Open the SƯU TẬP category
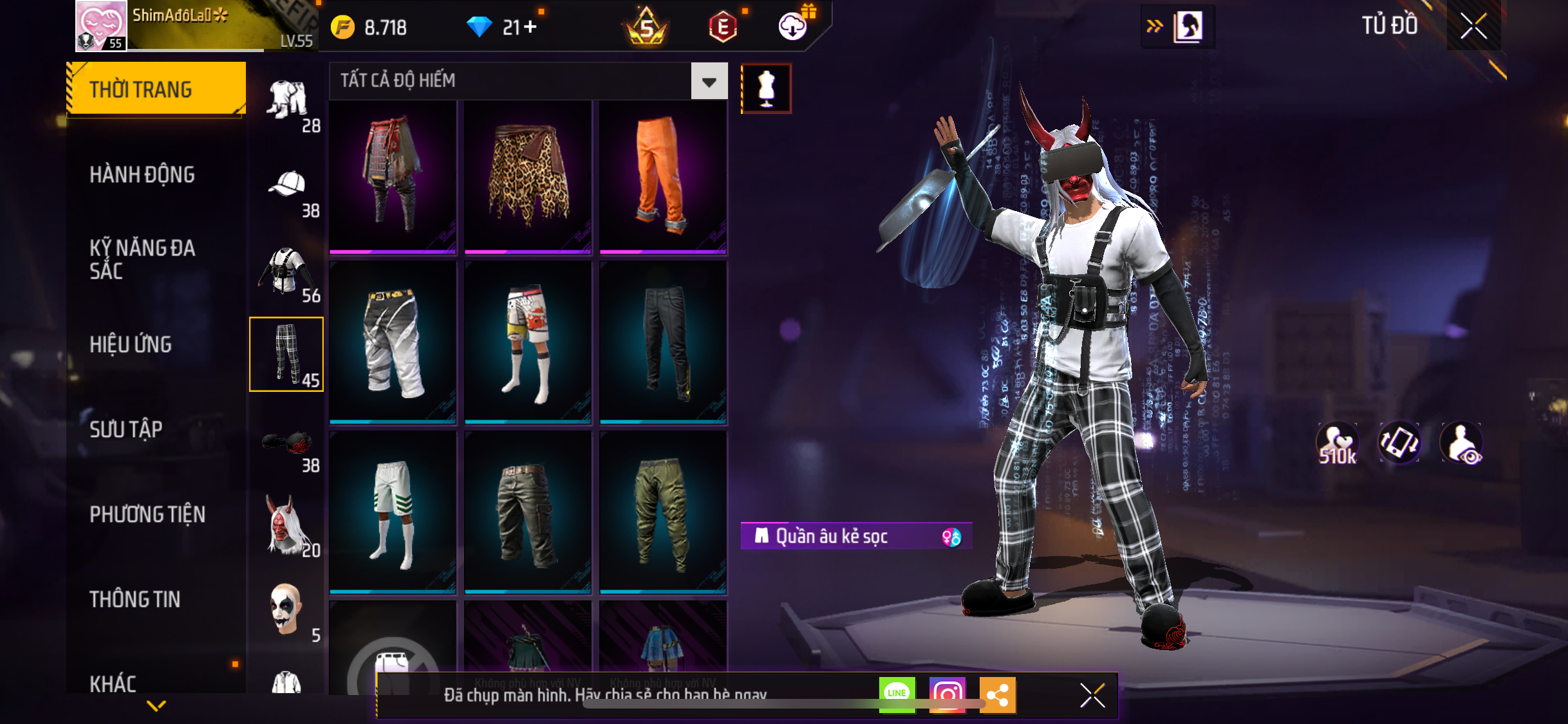The width and height of the screenshot is (1568, 724). click(126, 429)
